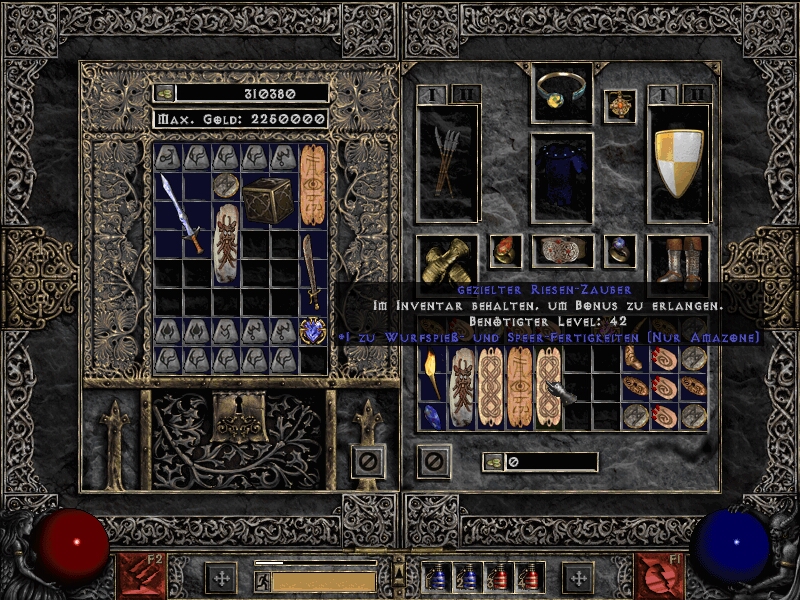Select the Horadric Cube in the stash
This screenshot has width=800, height=600.
(x=269, y=200)
